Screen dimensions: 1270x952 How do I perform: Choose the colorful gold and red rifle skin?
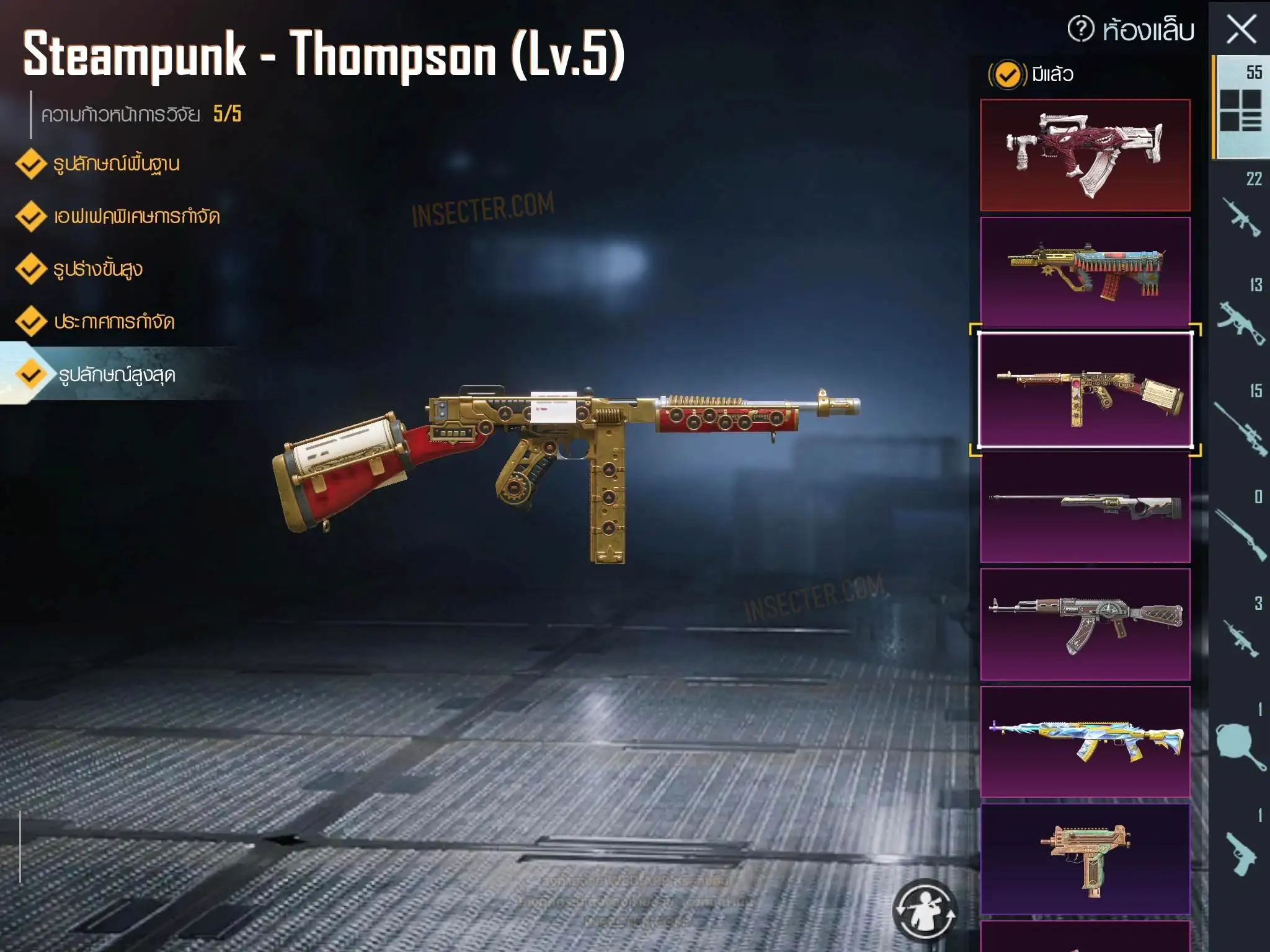point(1085,272)
